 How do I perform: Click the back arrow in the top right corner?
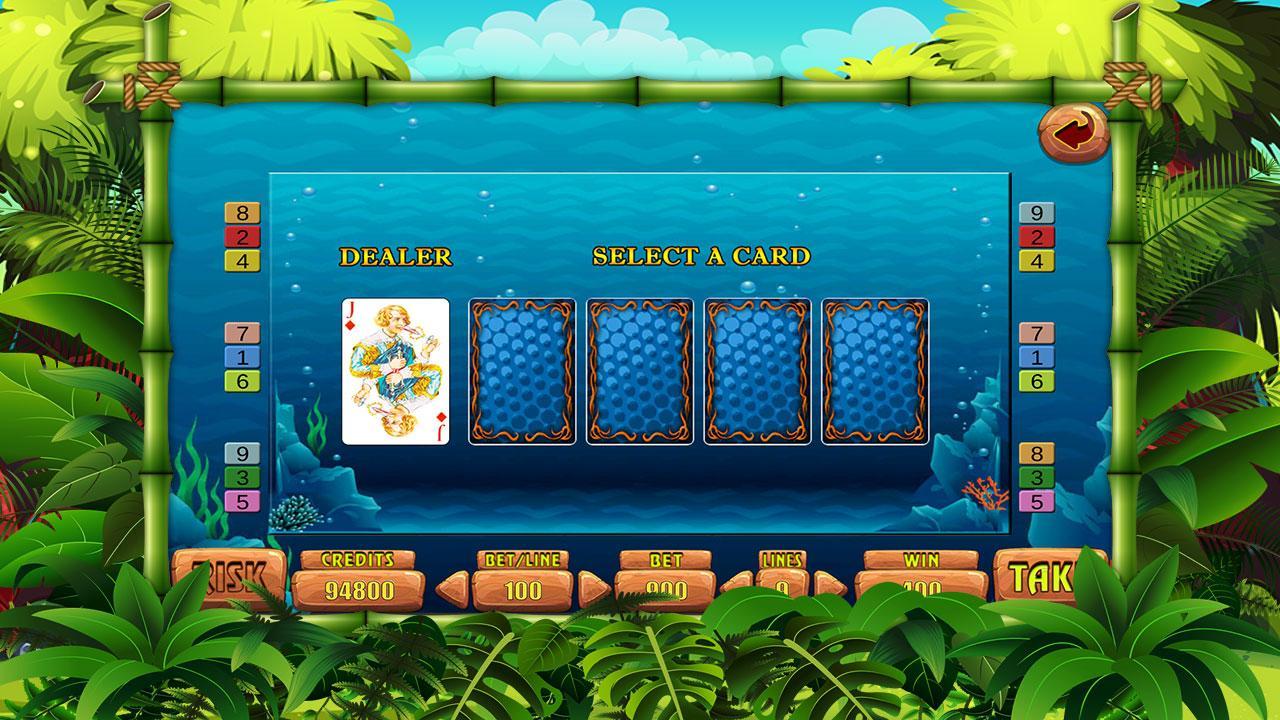(x=1073, y=130)
